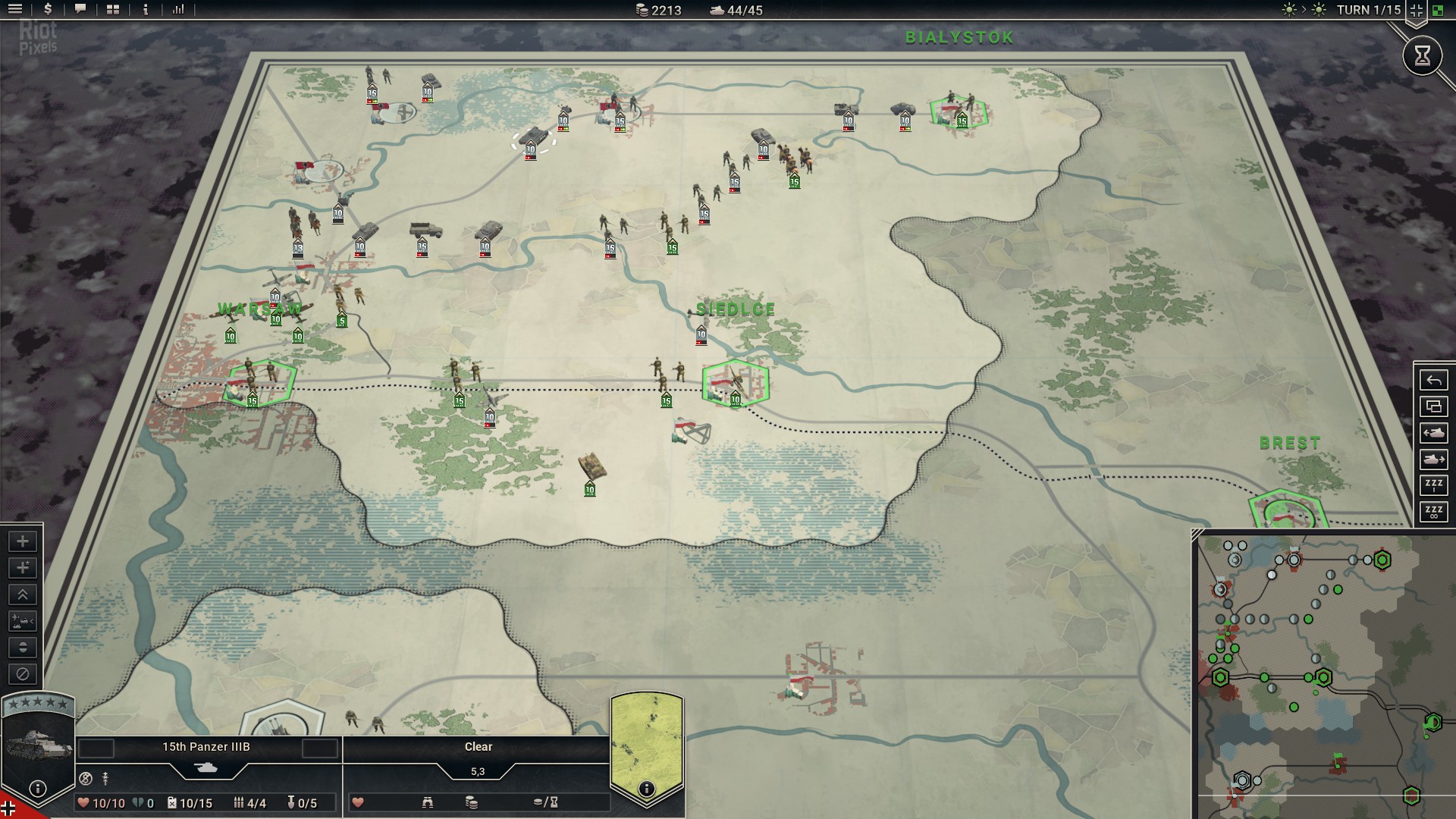Screen dimensions: 1456x819
Task: Sleep the unit indefinitely with the infinity button
Action: (1433, 512)
